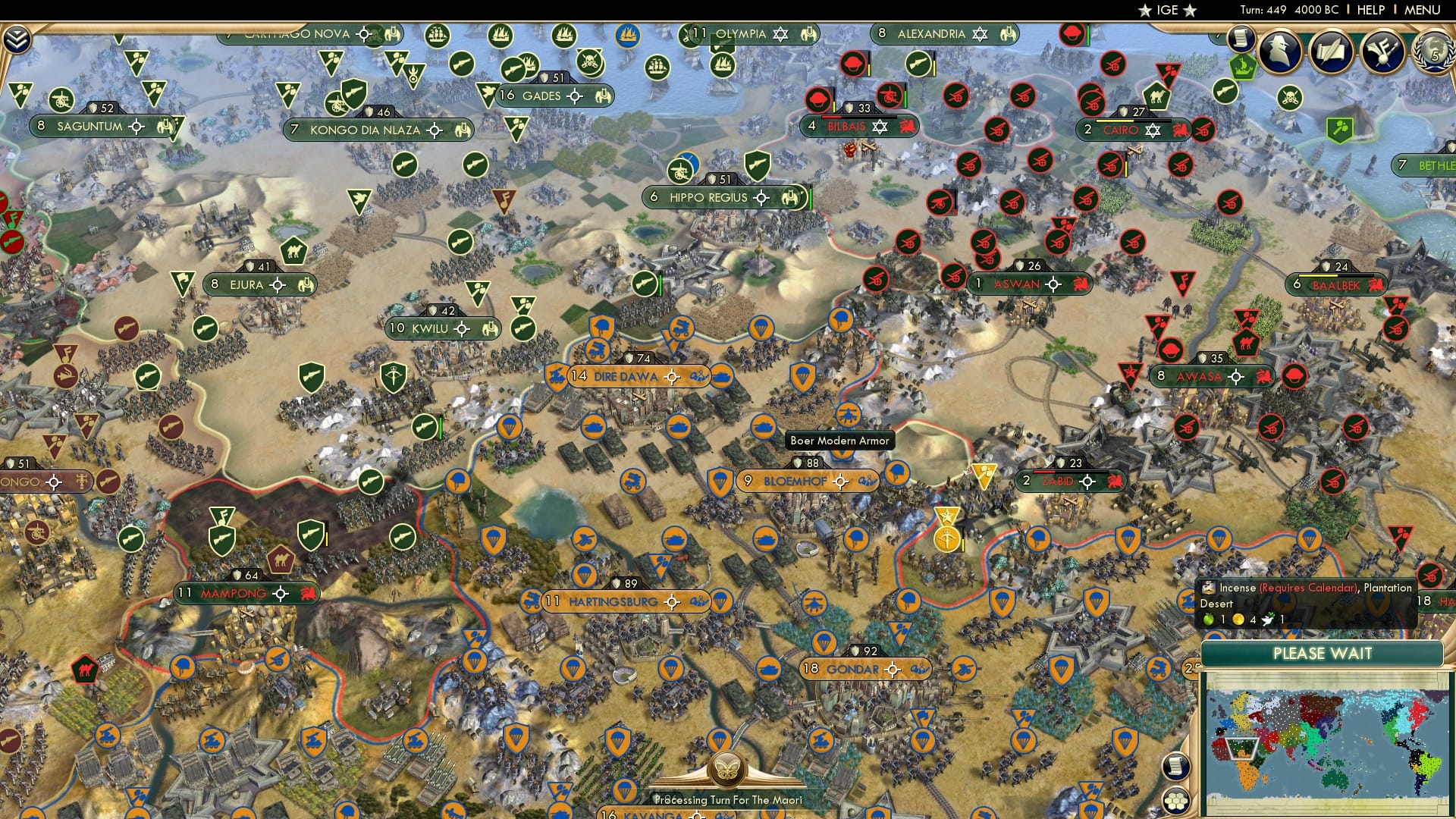1456x819 pixels.
Task: Open the MENU from the top bar
Action: click(1422, 10)
